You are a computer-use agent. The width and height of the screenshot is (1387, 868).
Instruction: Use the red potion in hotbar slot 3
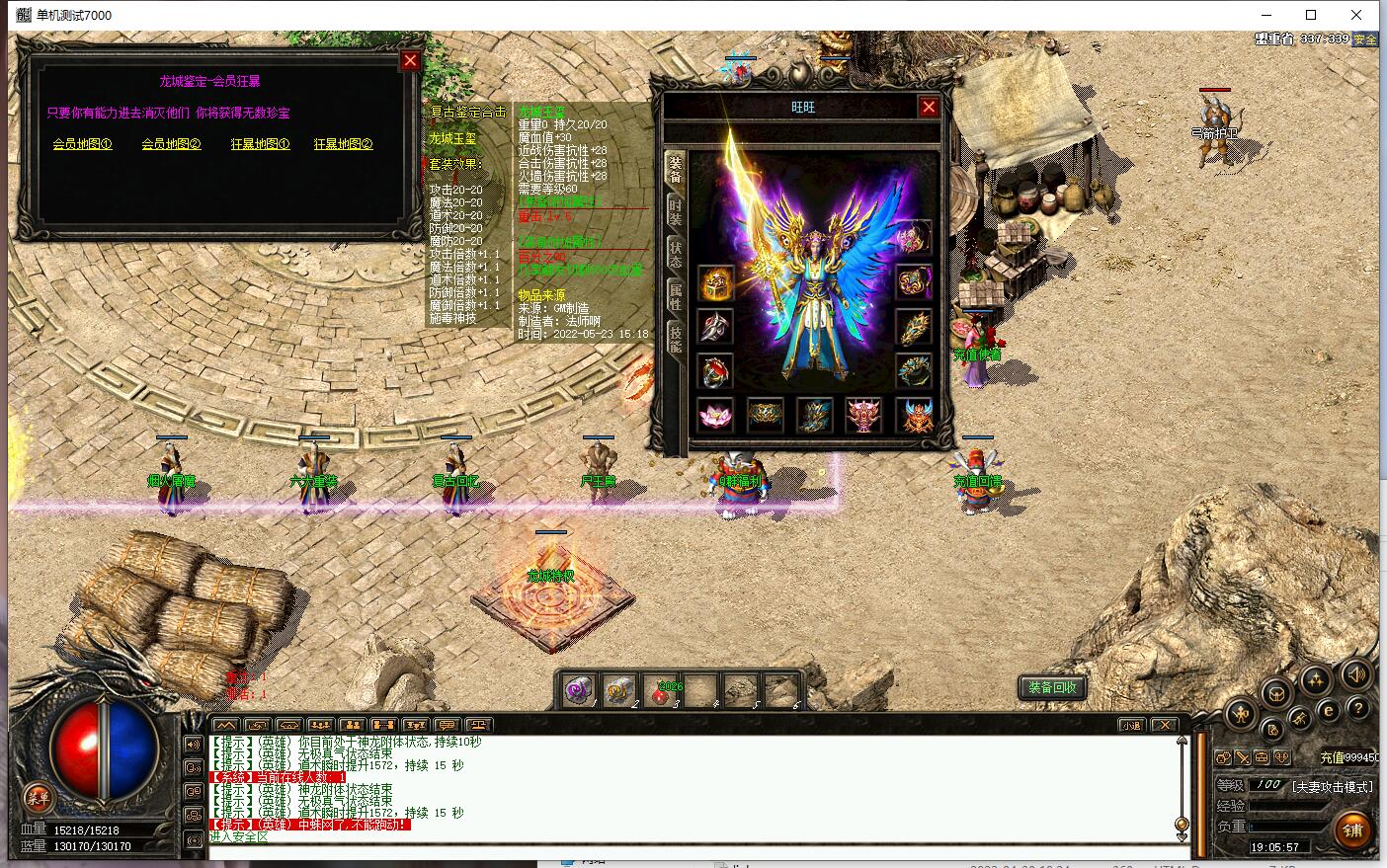(659, 691)
